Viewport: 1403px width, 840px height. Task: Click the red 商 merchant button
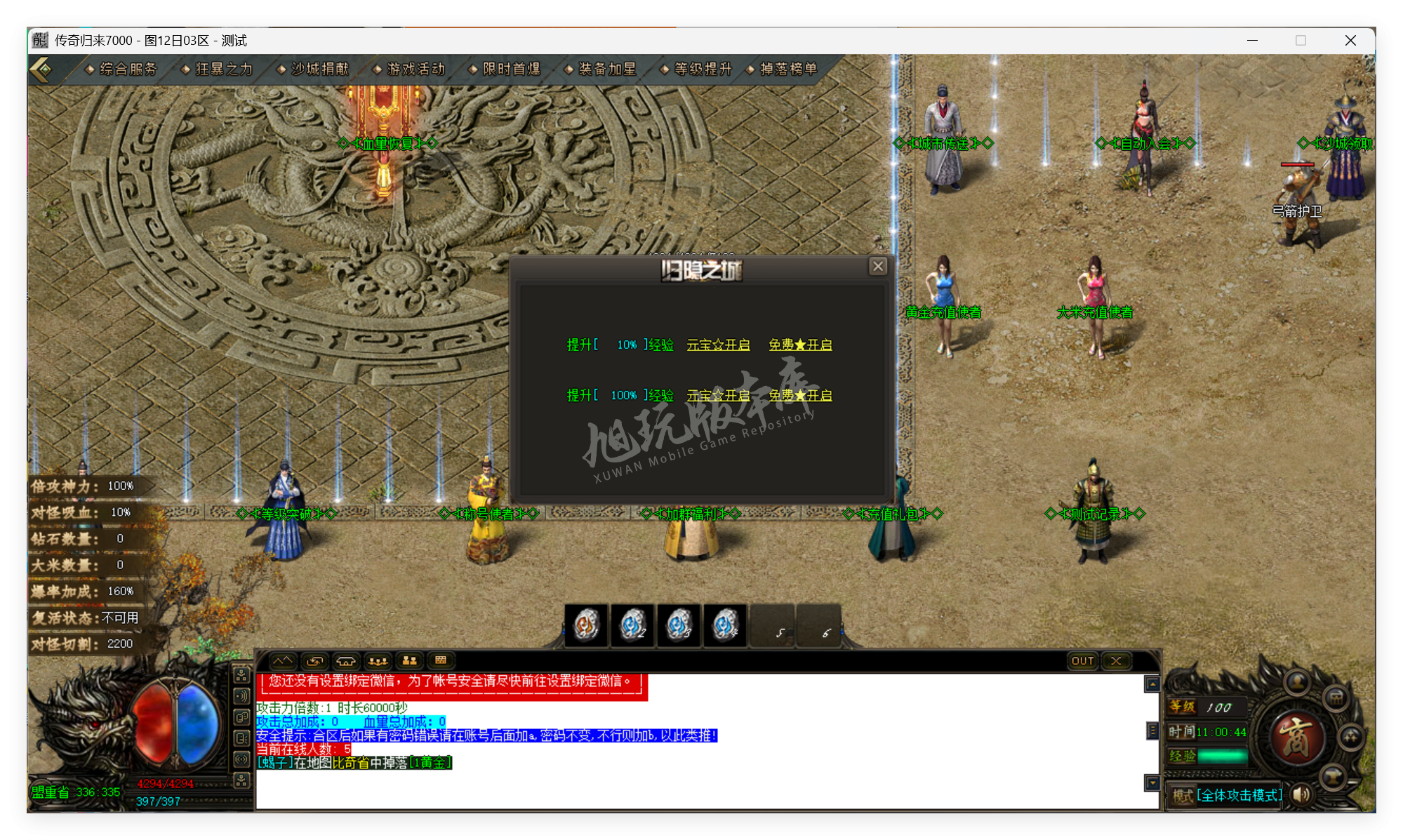1298,738
